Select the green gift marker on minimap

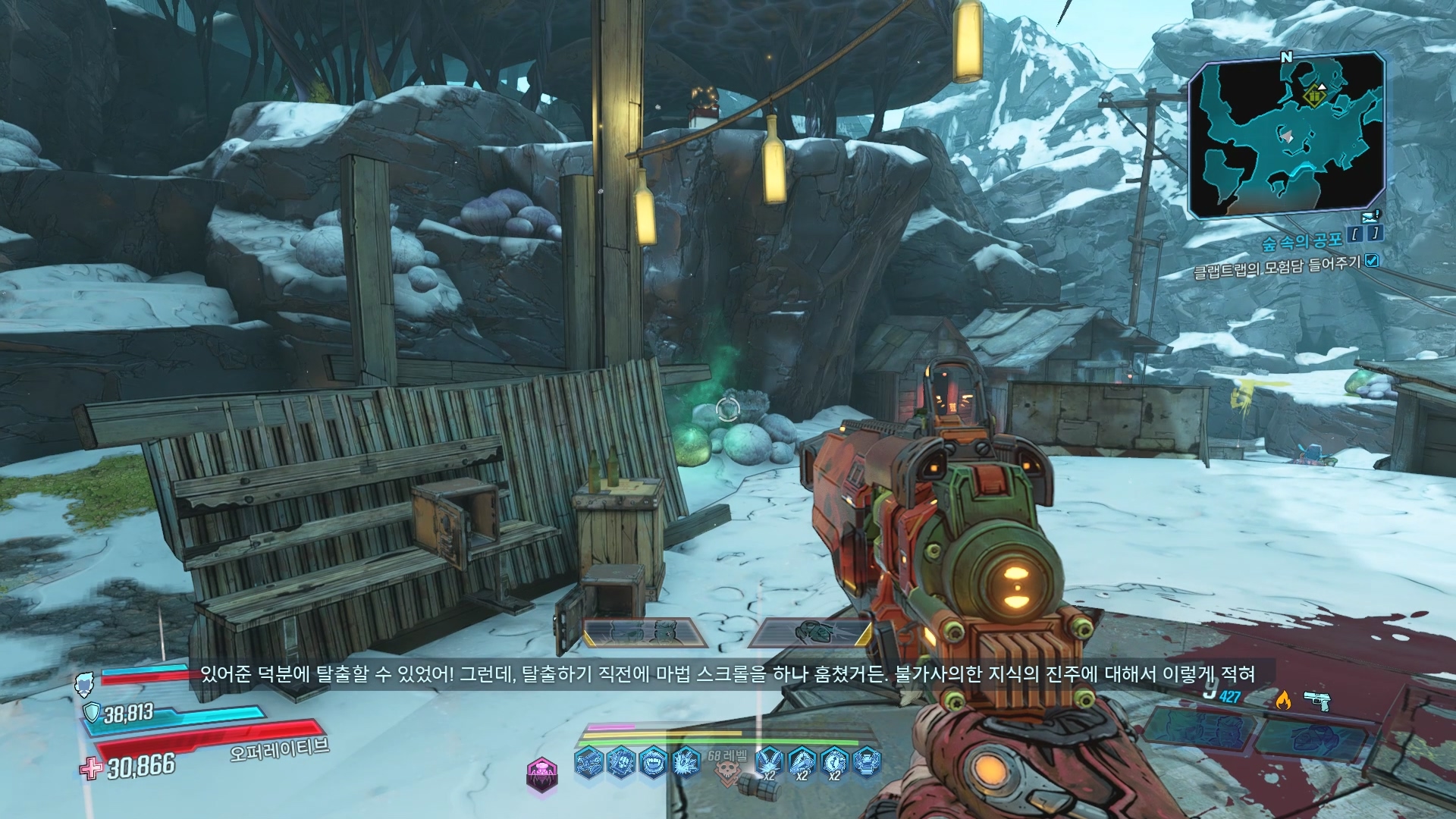click(1313, 96)
